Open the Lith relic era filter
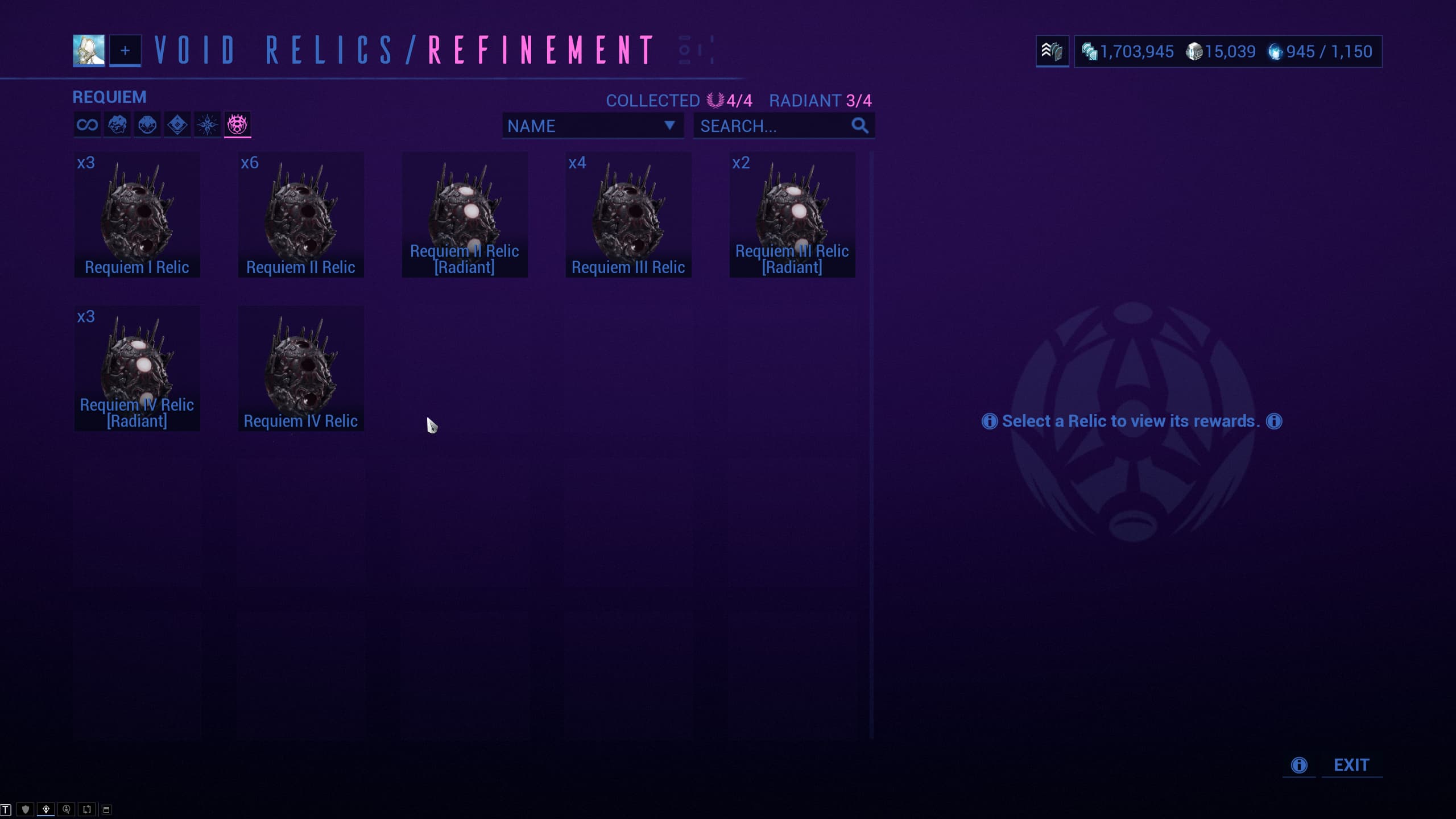The height and width of the screenshot is (819, 1456). coord(117,125)
